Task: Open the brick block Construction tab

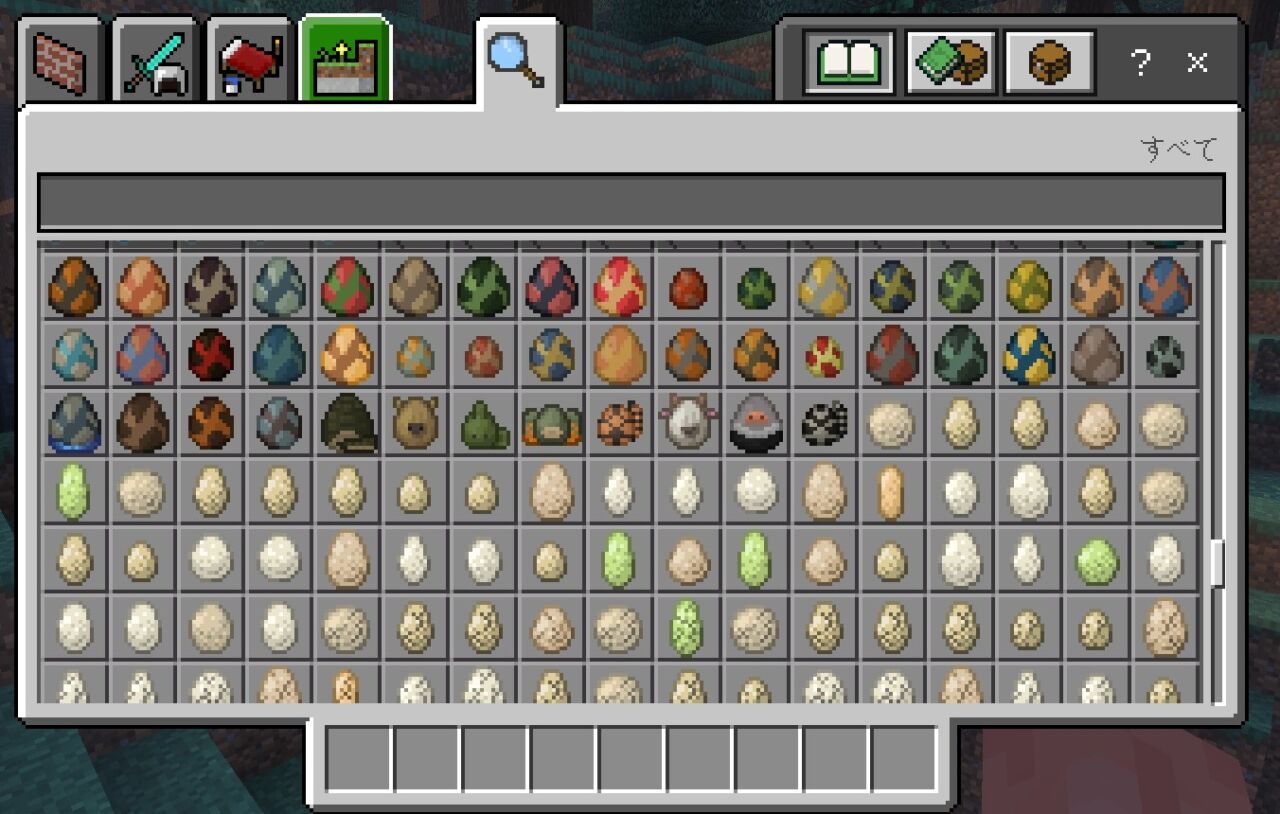Action: pyautogui.click(x=61, y=62)
